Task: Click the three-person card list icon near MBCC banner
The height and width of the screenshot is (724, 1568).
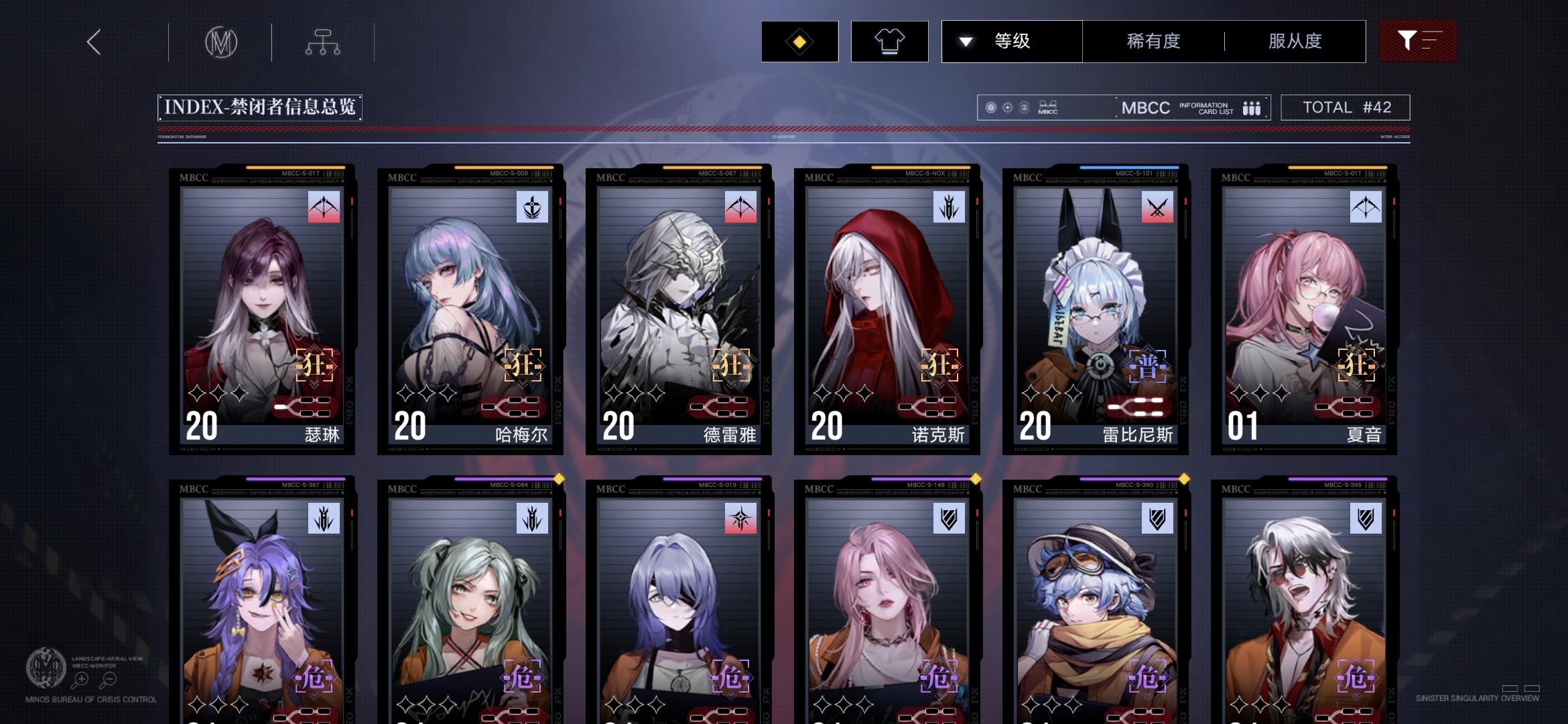Action: click(x=1252, y=107)
